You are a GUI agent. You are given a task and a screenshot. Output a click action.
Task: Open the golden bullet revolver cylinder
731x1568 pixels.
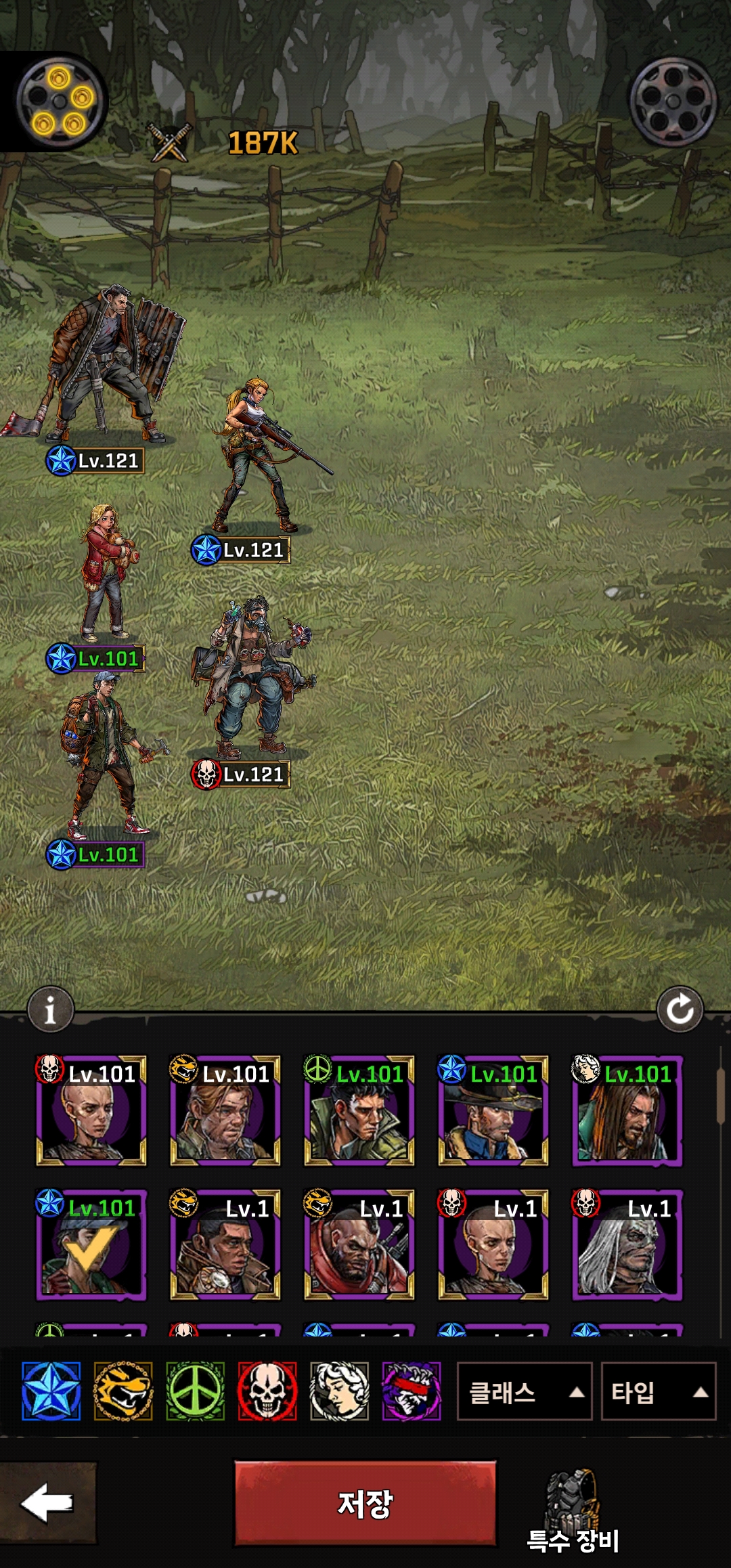[60, 102]
